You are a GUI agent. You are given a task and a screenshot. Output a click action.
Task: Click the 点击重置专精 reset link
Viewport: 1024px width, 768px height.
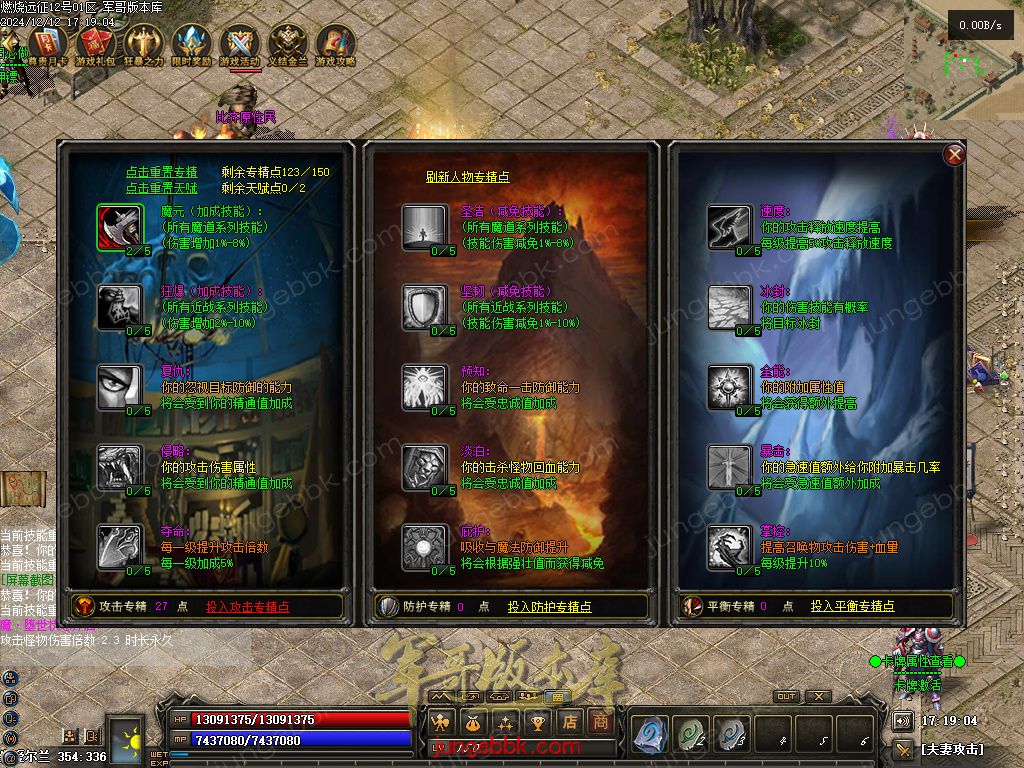click(x=161, y=172)
